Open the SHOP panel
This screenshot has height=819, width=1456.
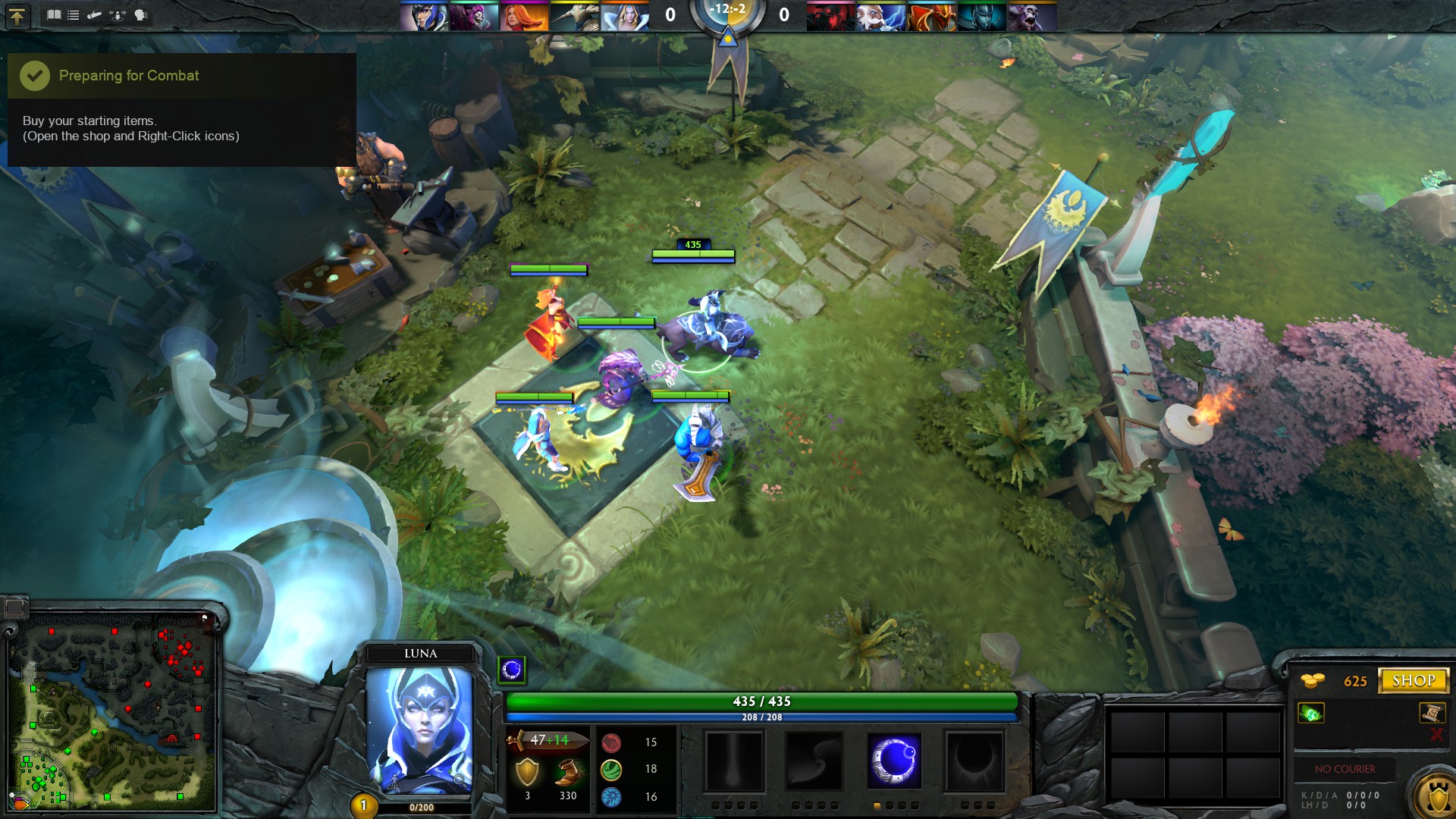pos(1413,681)
